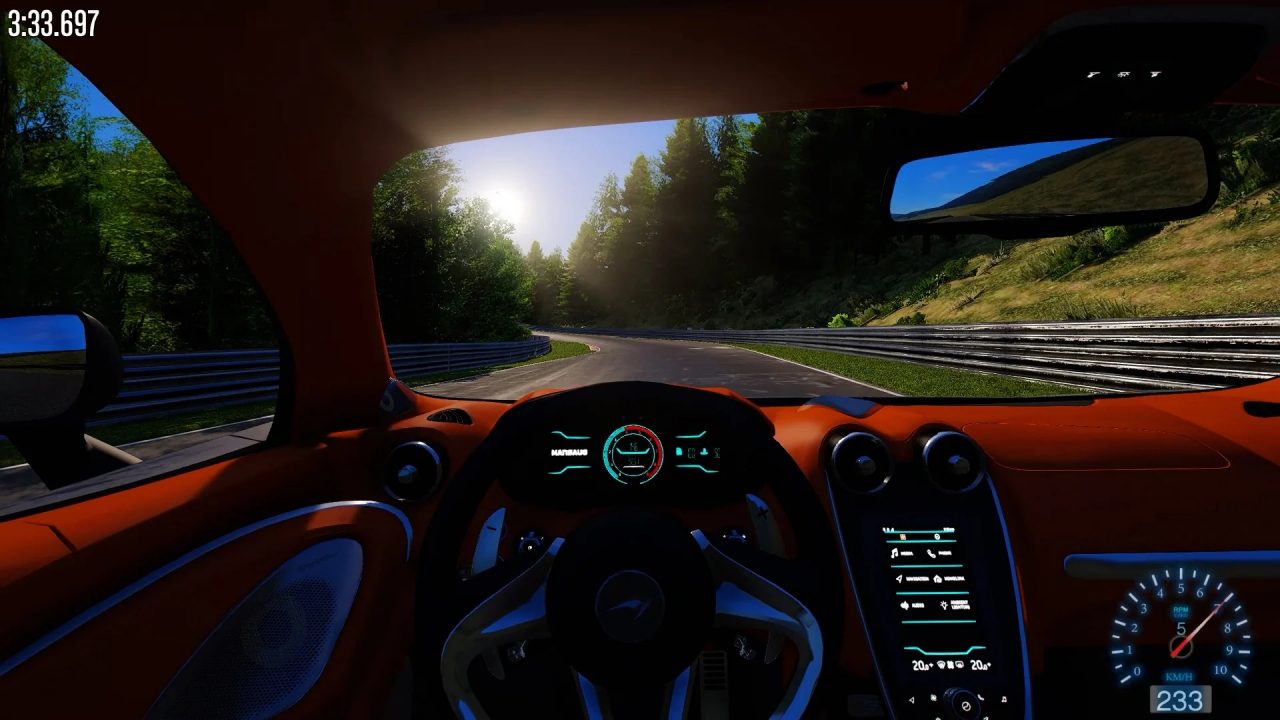Viewport: 1280px width, 720px height.
Task: Increase right seat temperature with the up arrow
Action: 989,664
